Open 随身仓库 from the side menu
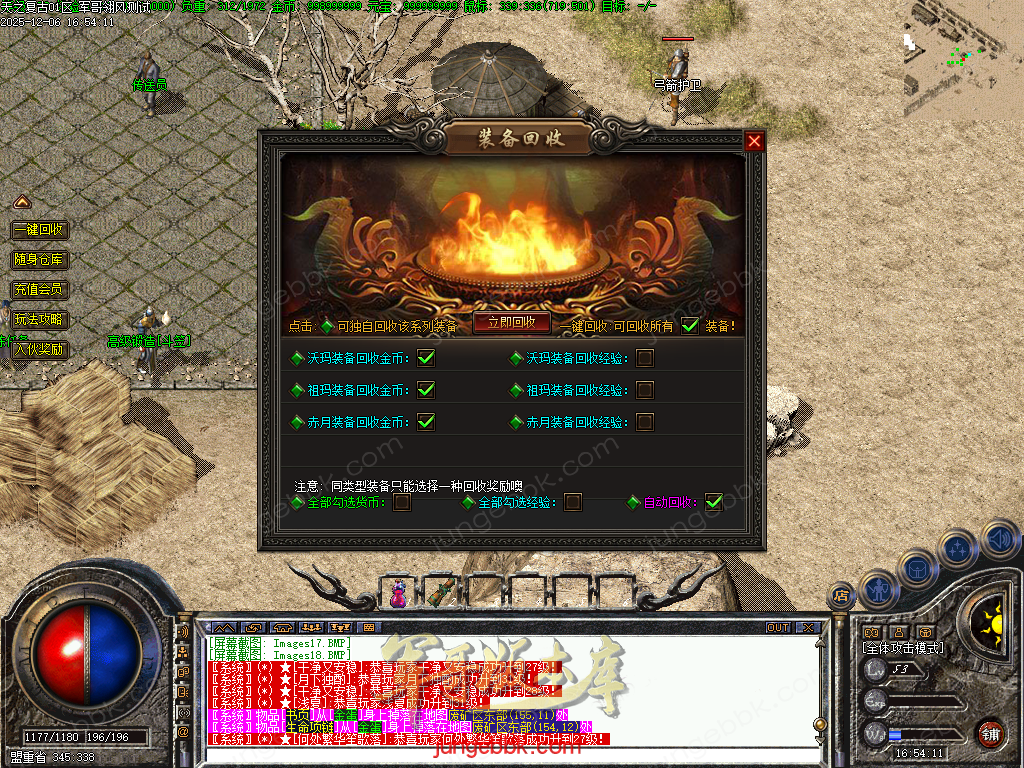This screenshot has width=1024, height=768. pos(40,260)
